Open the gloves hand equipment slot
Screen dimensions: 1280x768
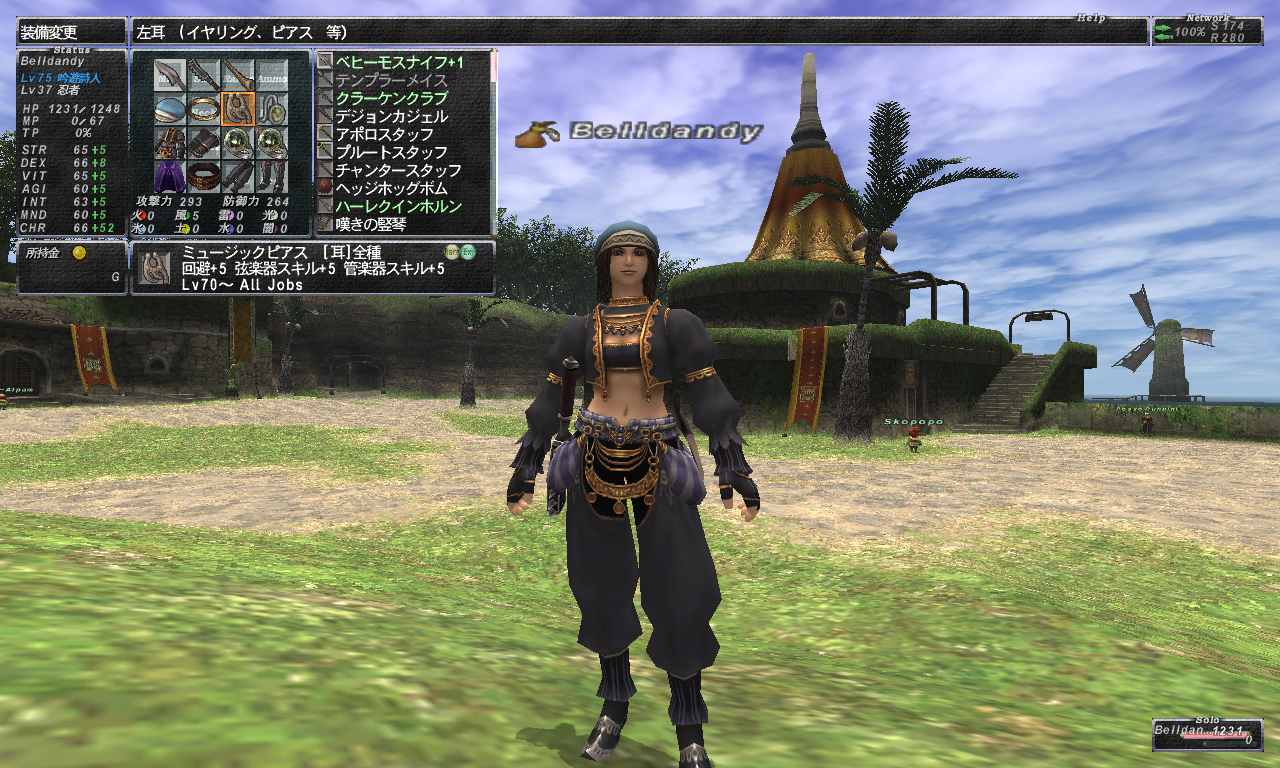pyautogui.click(x=204, y=143)
